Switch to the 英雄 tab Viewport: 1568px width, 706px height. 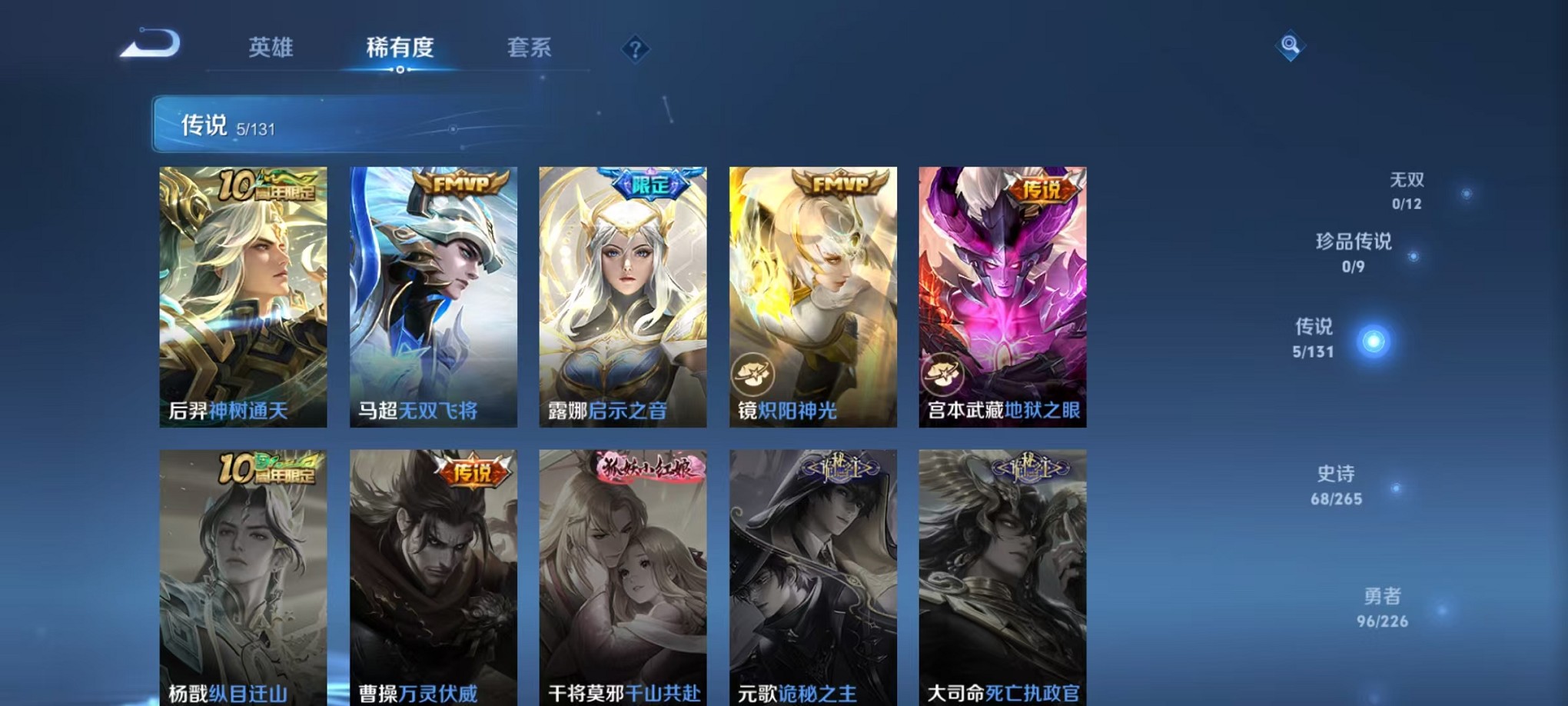(270, 48)
